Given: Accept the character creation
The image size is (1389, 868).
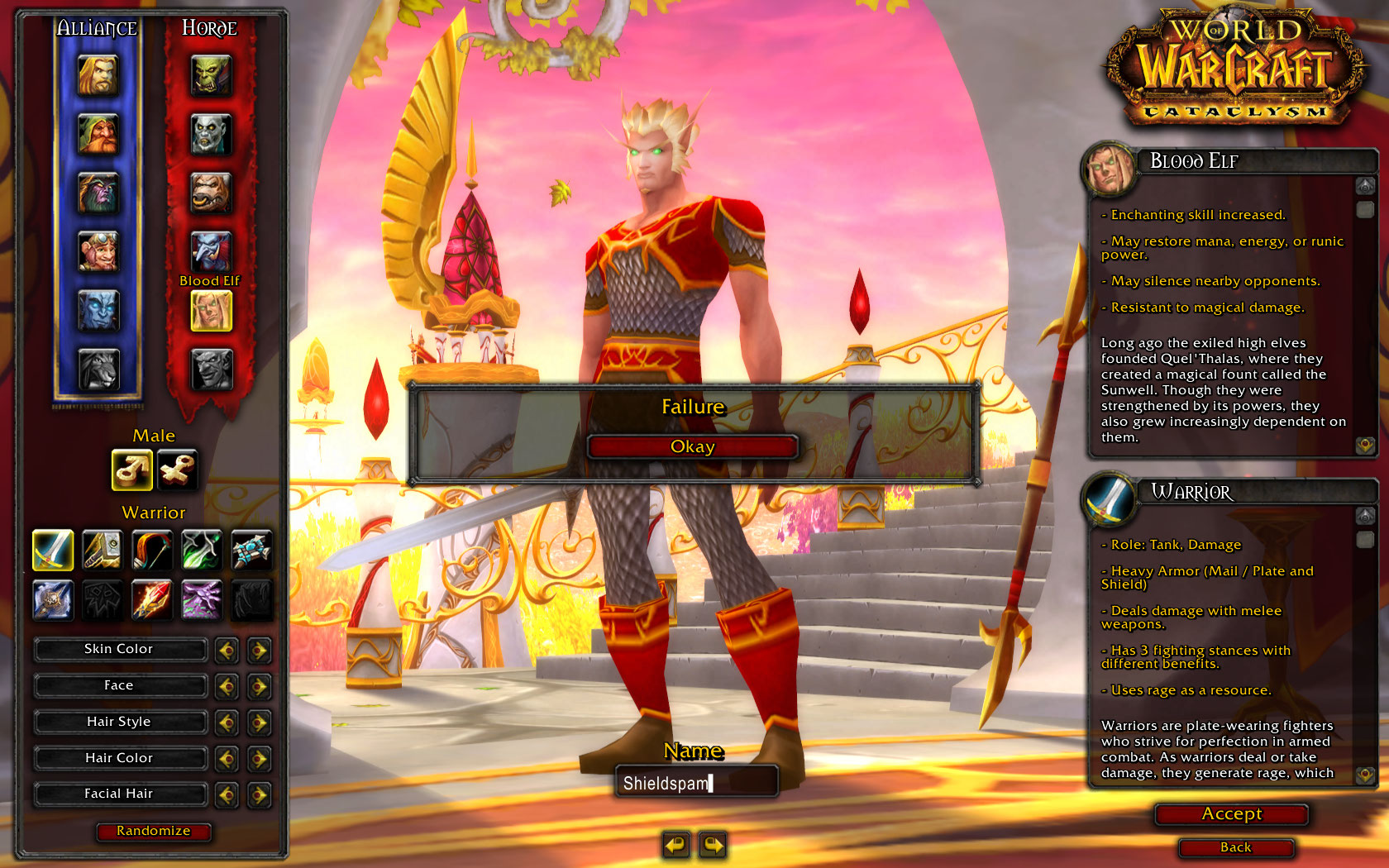Looking at the screenshot, I should tap(1231, 814).
